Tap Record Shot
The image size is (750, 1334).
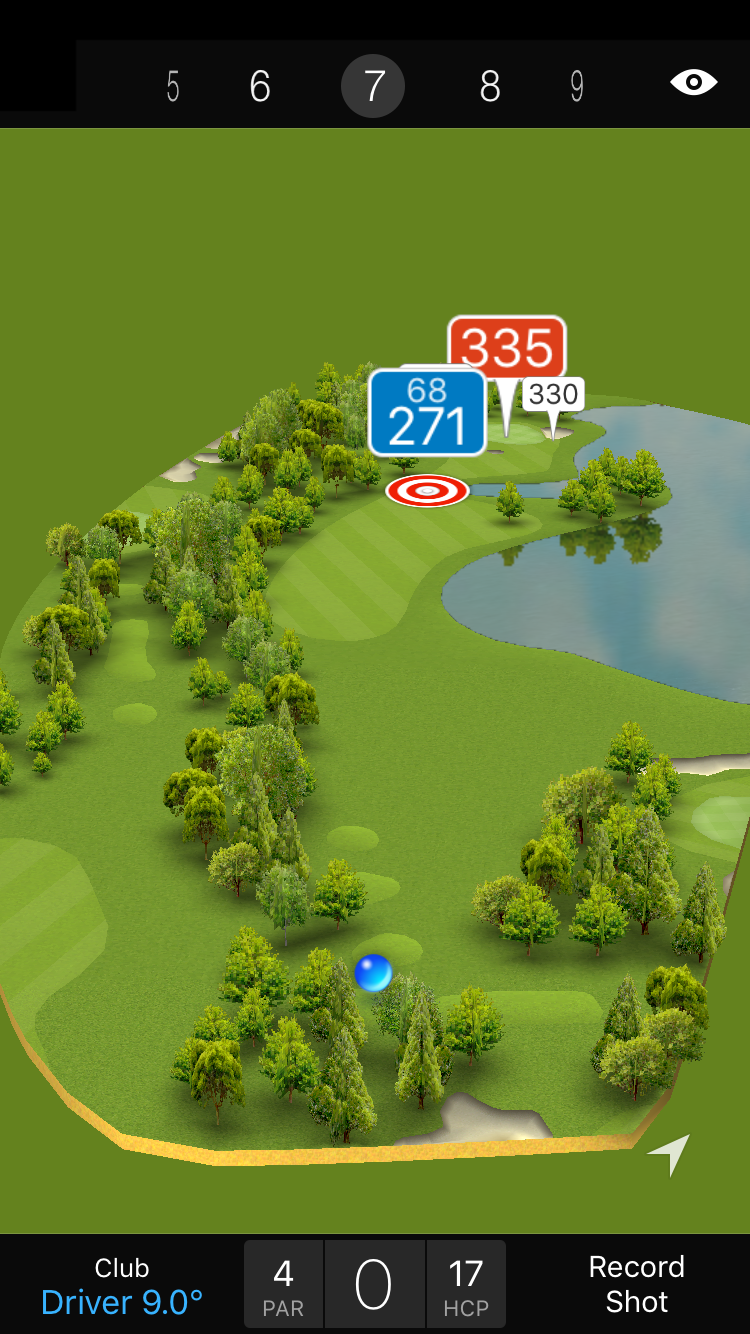tap(636, 1284)
